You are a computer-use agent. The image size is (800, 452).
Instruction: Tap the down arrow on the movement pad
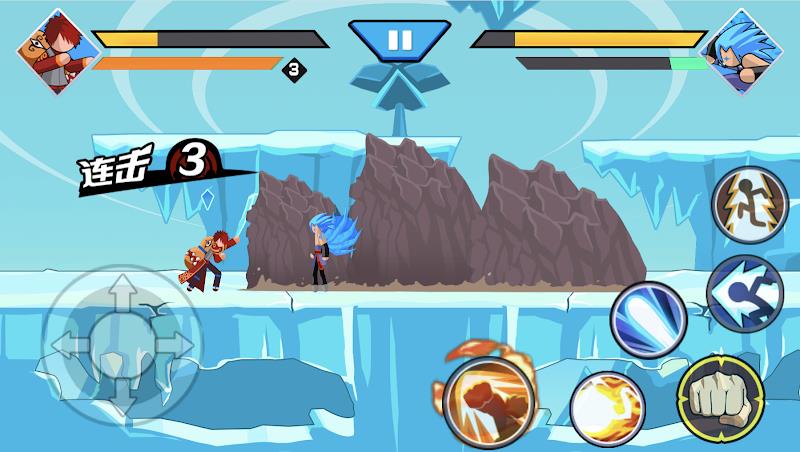click(121, 395)
